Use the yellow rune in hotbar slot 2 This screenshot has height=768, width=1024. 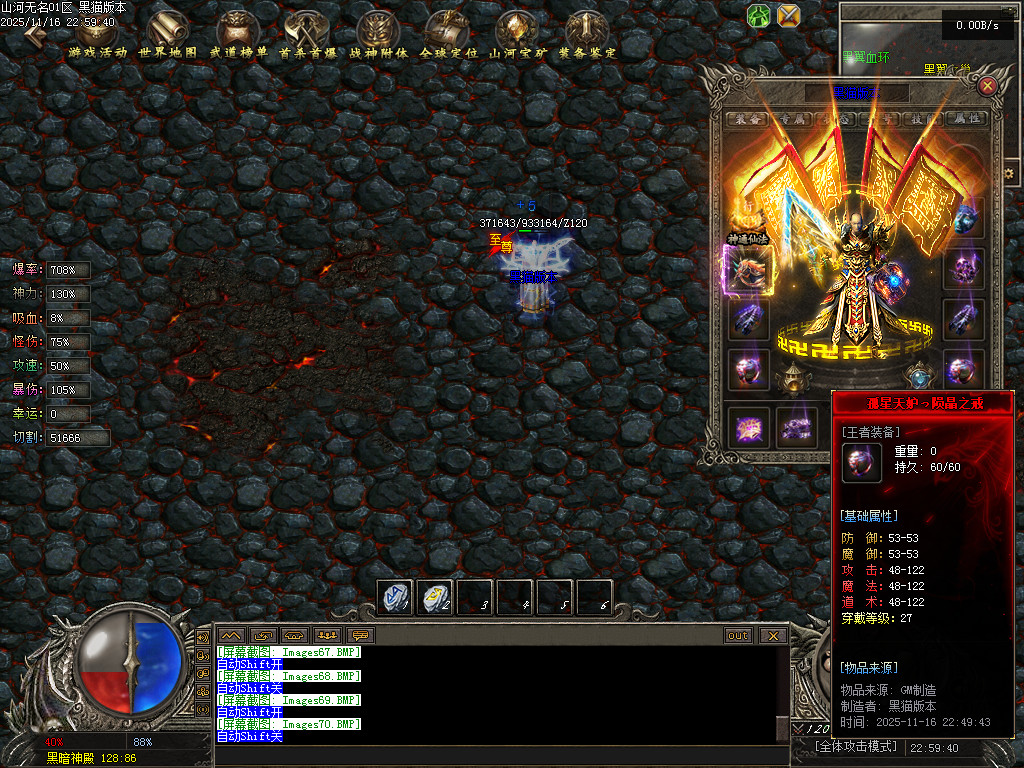(x=435, y=597)
